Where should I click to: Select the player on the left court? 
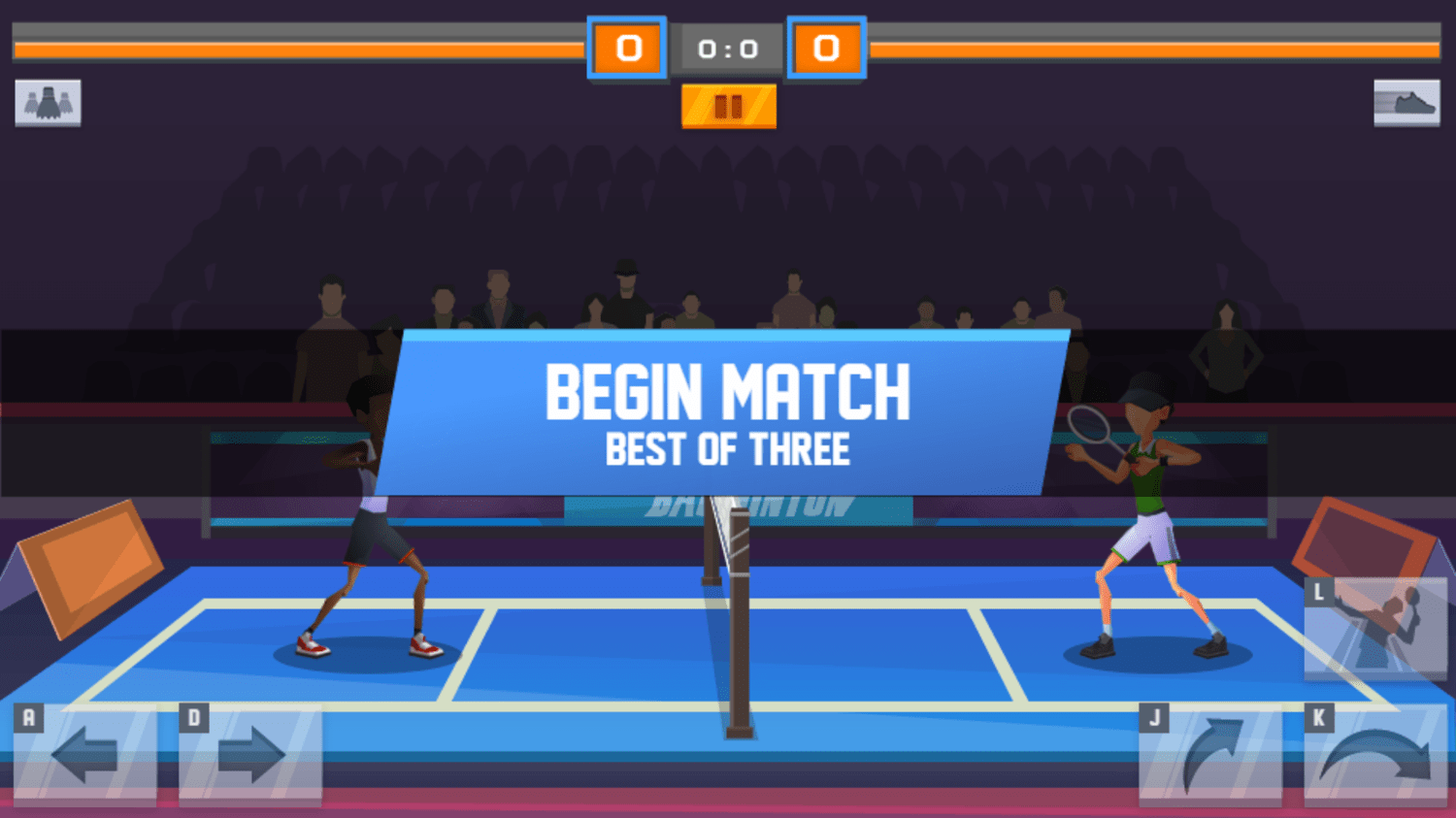[x=369, y=534]
